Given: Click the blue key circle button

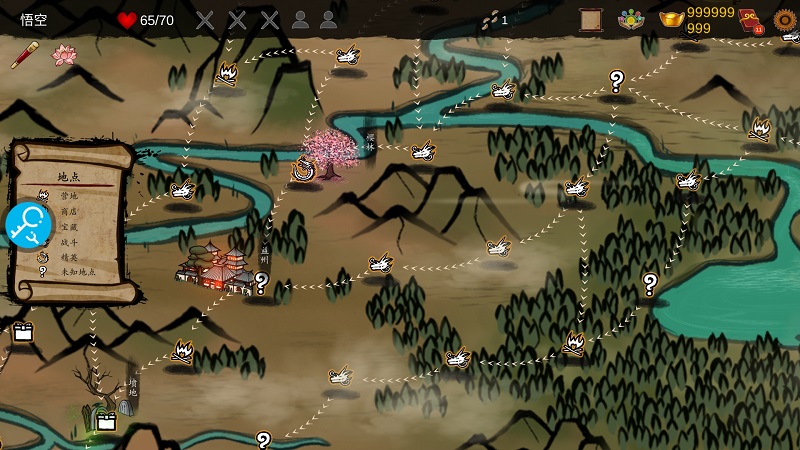Looking at the screenshot, I should coord(28,225).
